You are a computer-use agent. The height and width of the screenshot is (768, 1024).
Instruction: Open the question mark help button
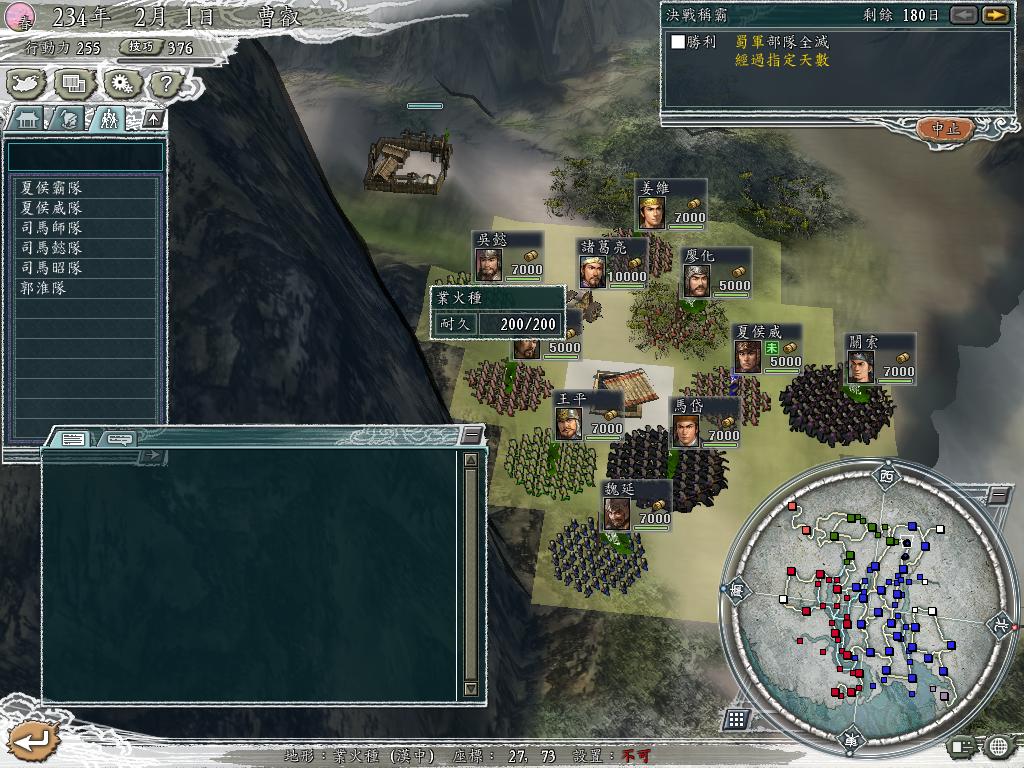(x=164, y=83)
